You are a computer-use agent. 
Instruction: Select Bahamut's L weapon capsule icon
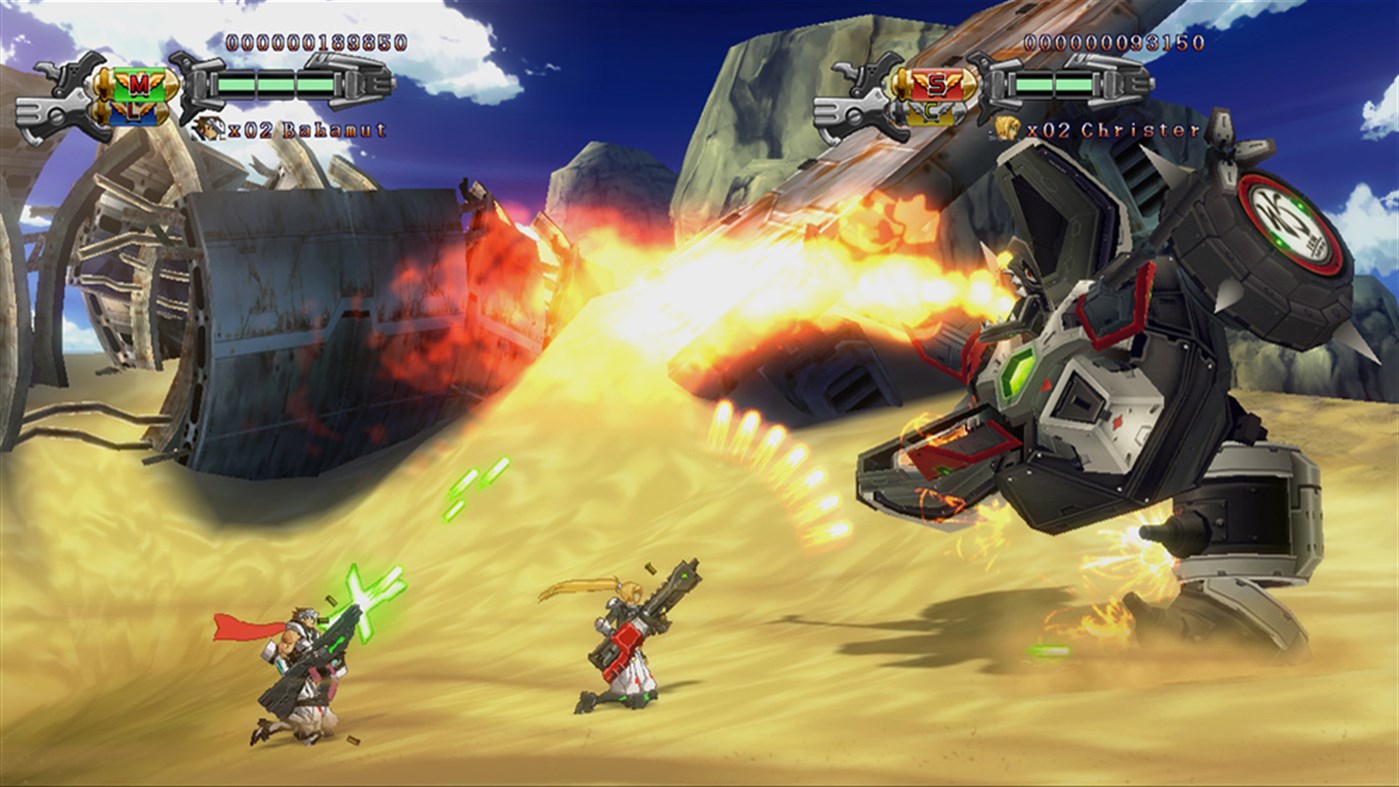click(x=132, y=112)
